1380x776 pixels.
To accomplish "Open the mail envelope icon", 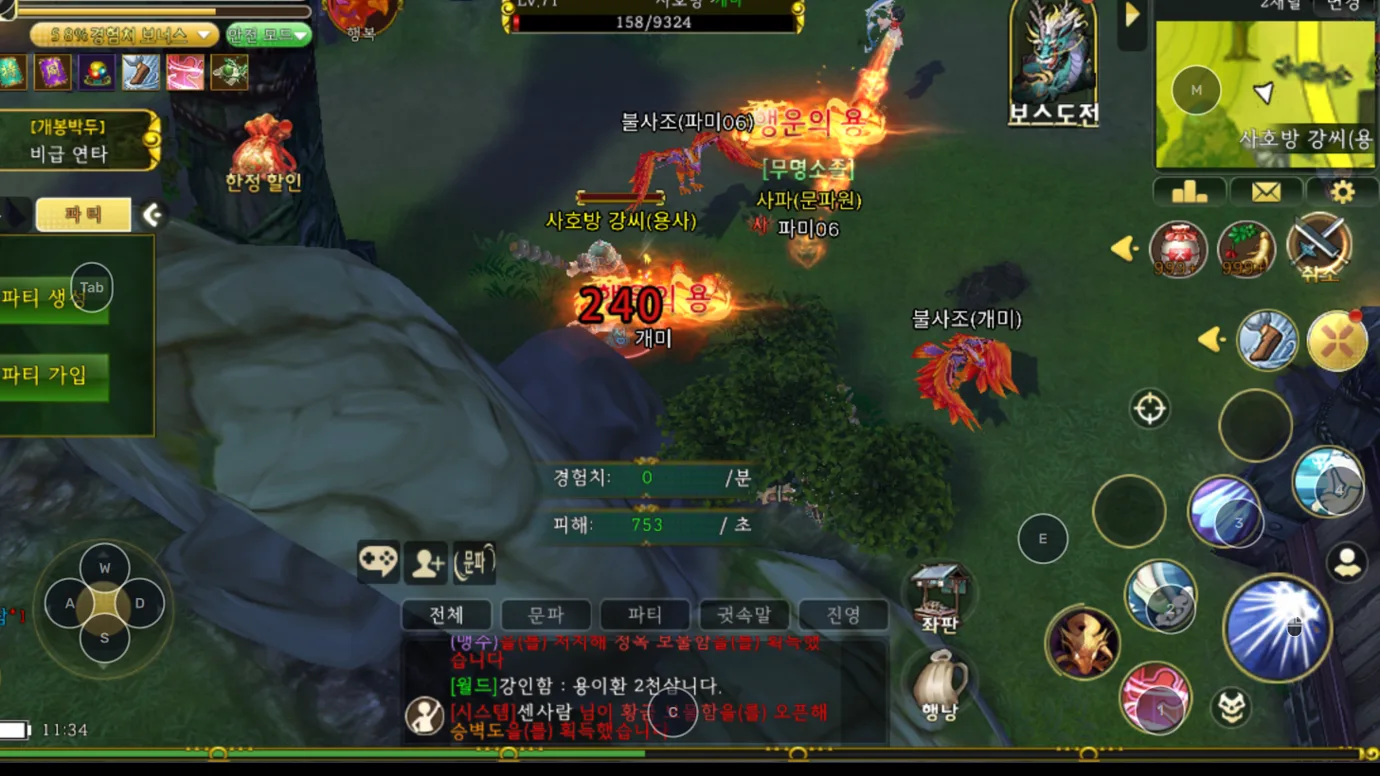I will point(1264,191).
